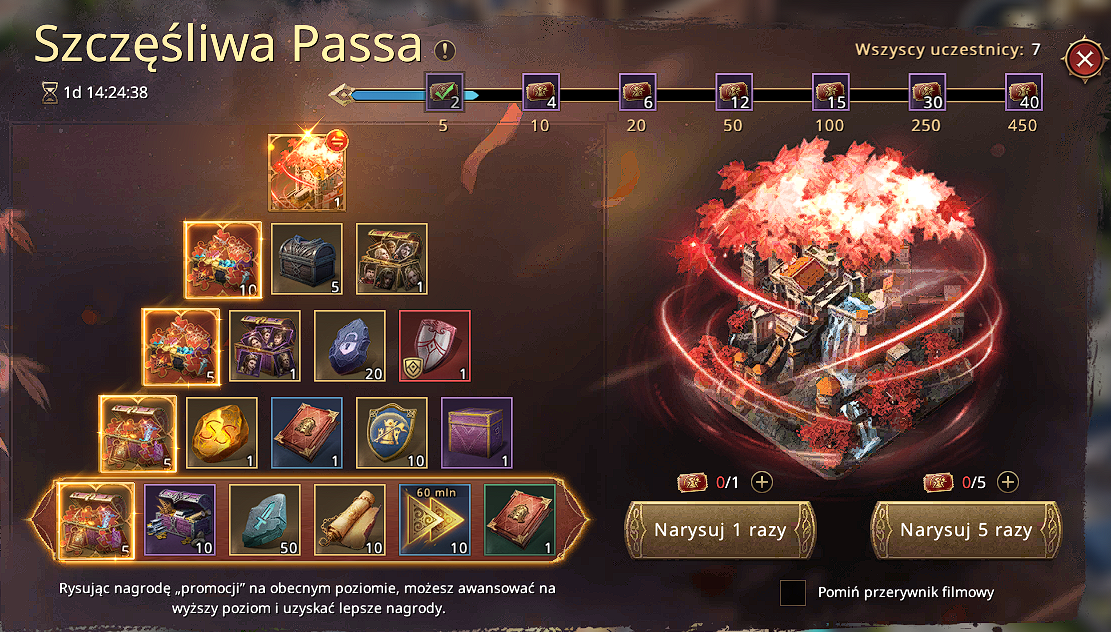1111x632 pixels.
Task: Select the 60 min speedup reward
Action: (434, 518)
